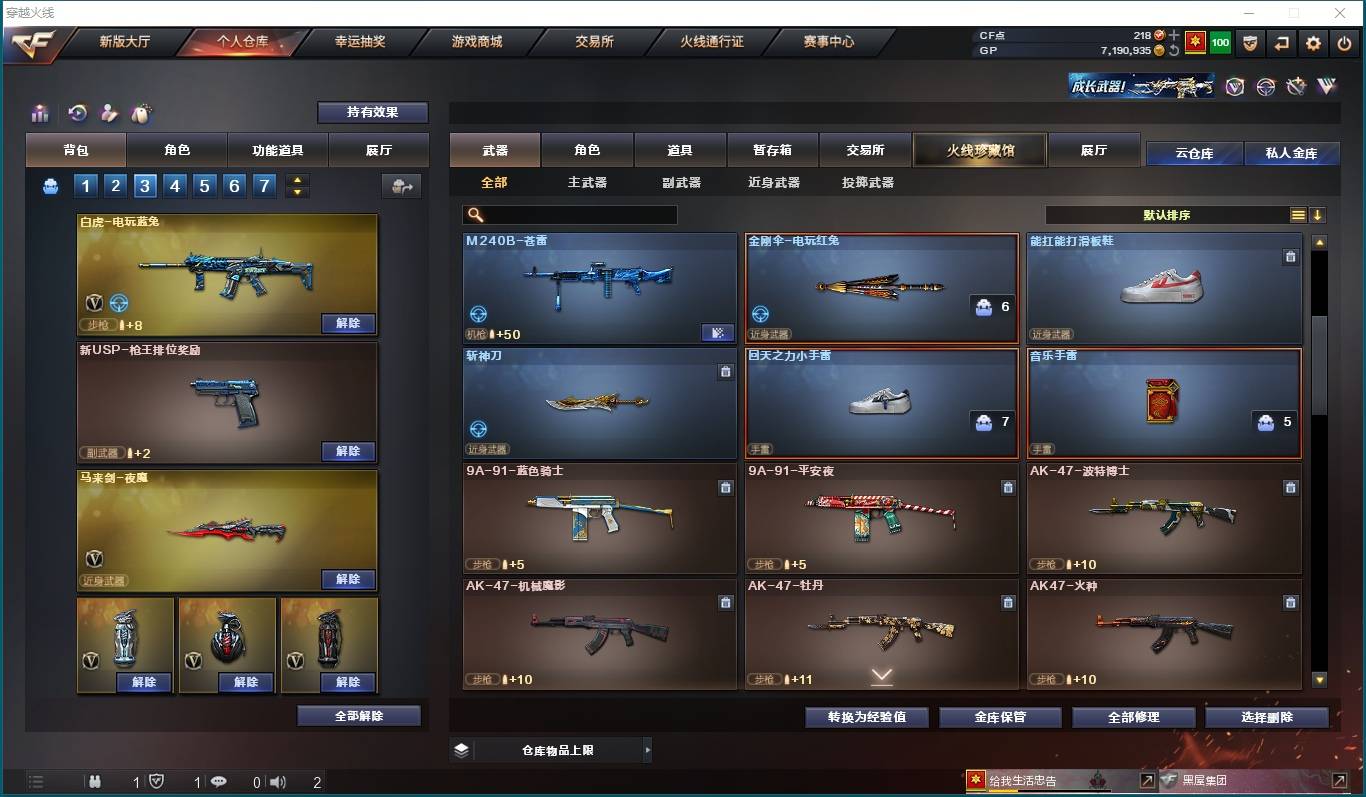
Task: Click the chat bubble icon in the status bar
Action: coord(219,783)
